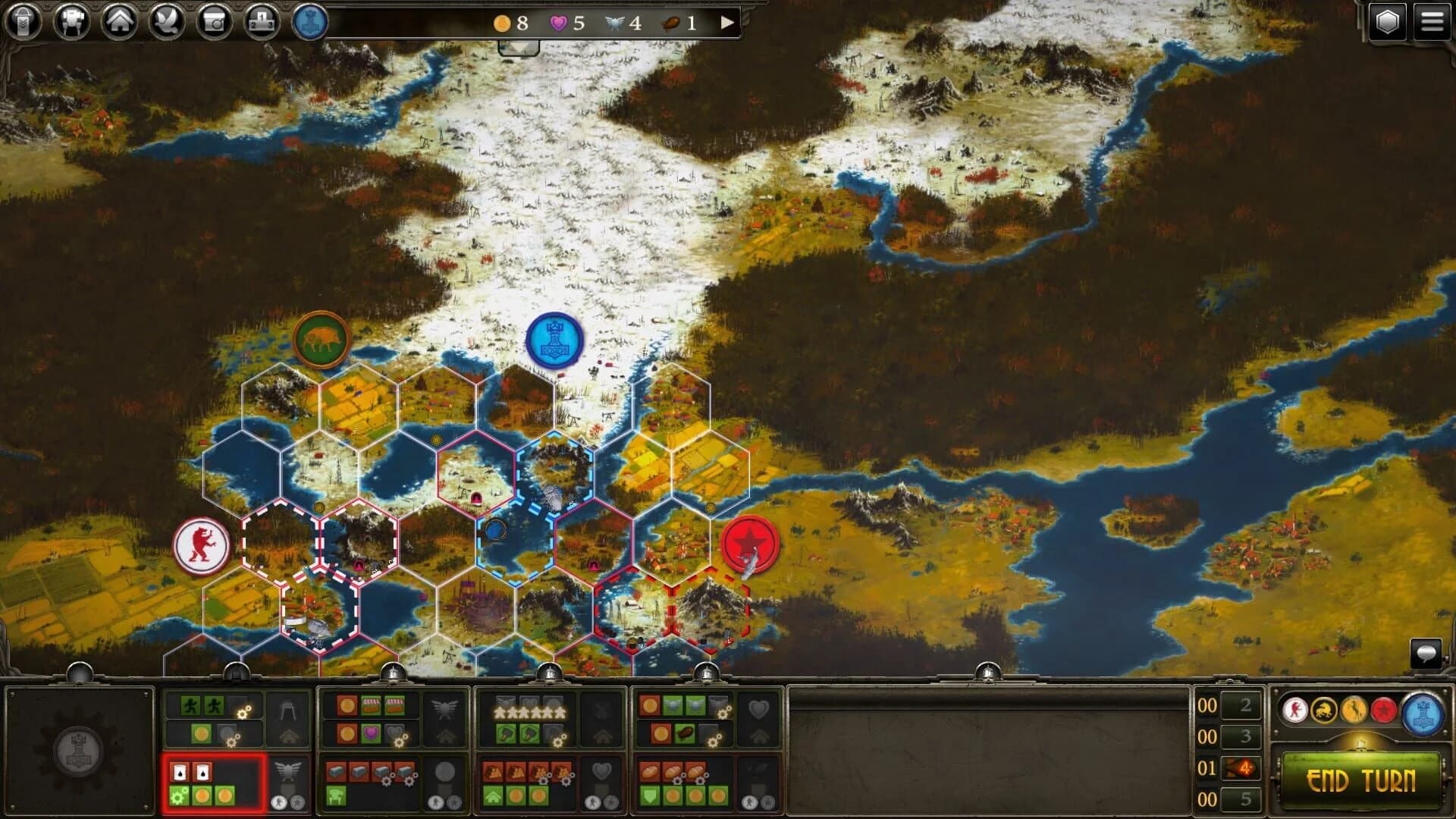Viewport: 1456px width, 819px height.
Task: Open the buildings panel with the home icon
Action: tap(121, 20)
